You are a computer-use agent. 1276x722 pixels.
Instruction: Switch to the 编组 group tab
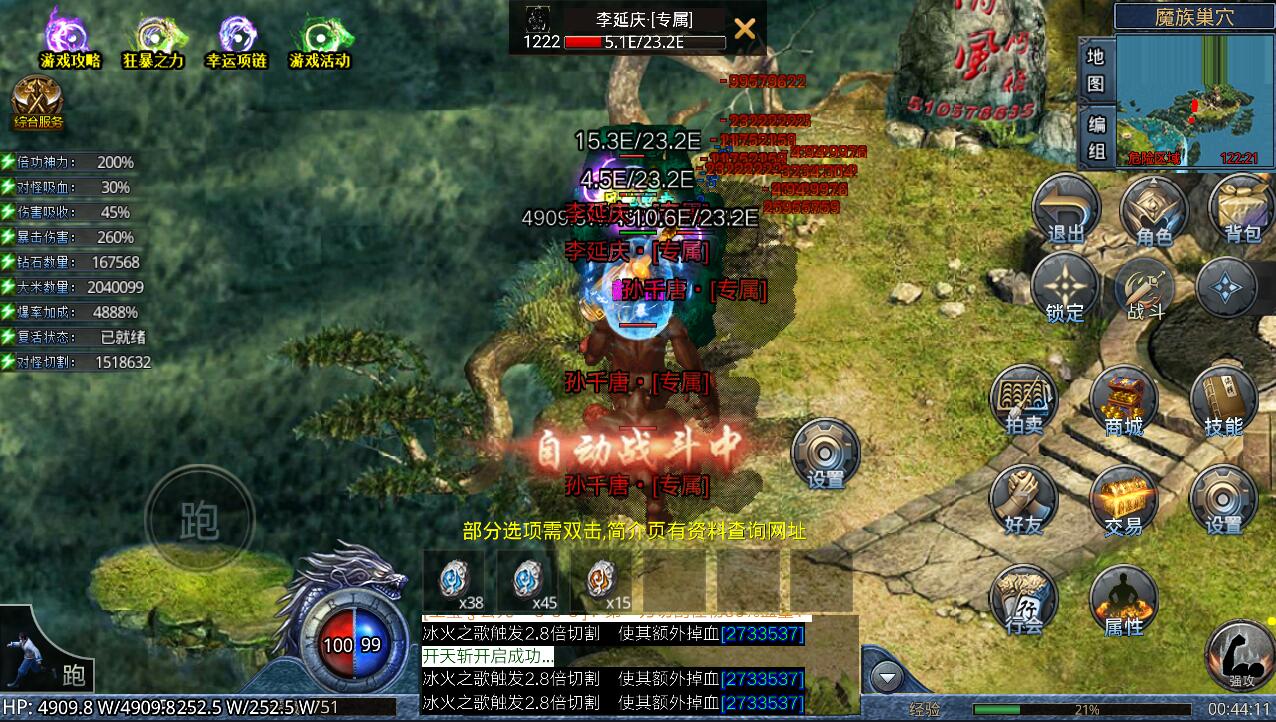[x=1096, y=137]
